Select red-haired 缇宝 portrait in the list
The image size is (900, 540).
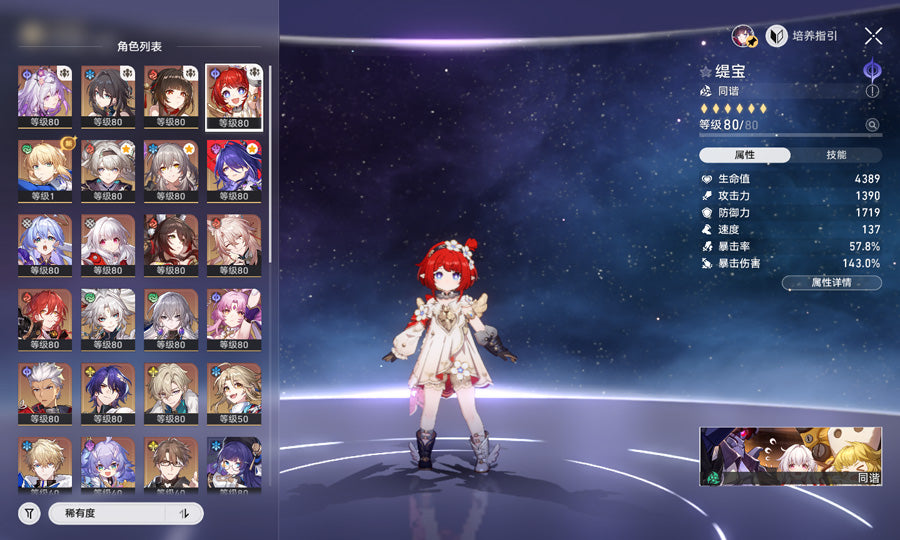[234, 96]
